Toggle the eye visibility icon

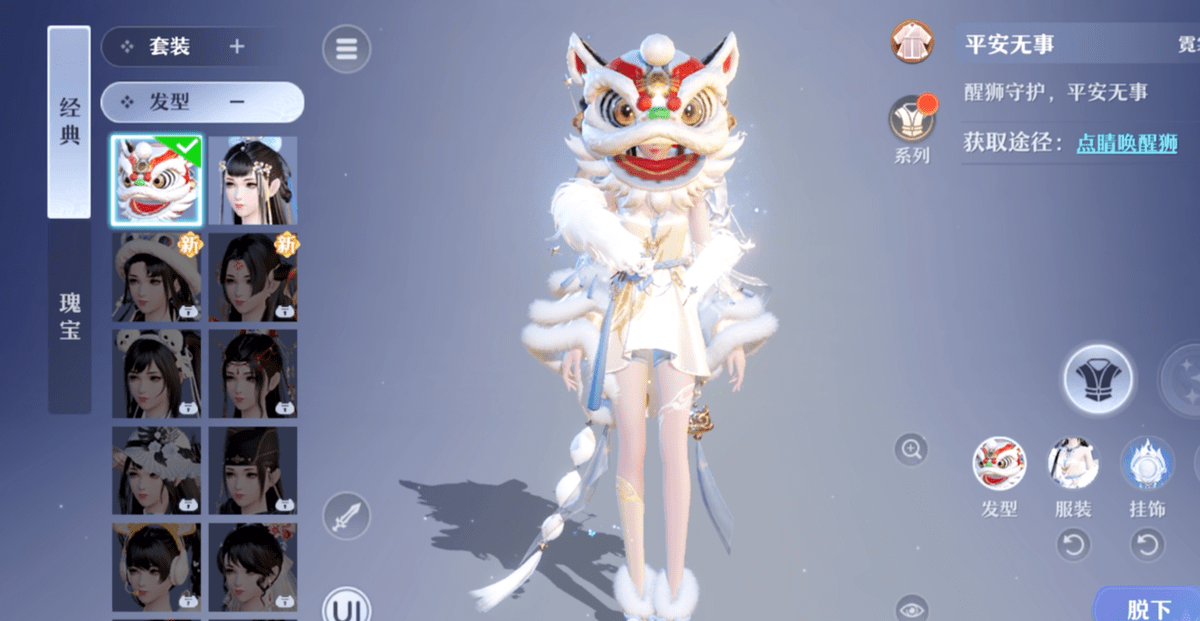[911, 609]
